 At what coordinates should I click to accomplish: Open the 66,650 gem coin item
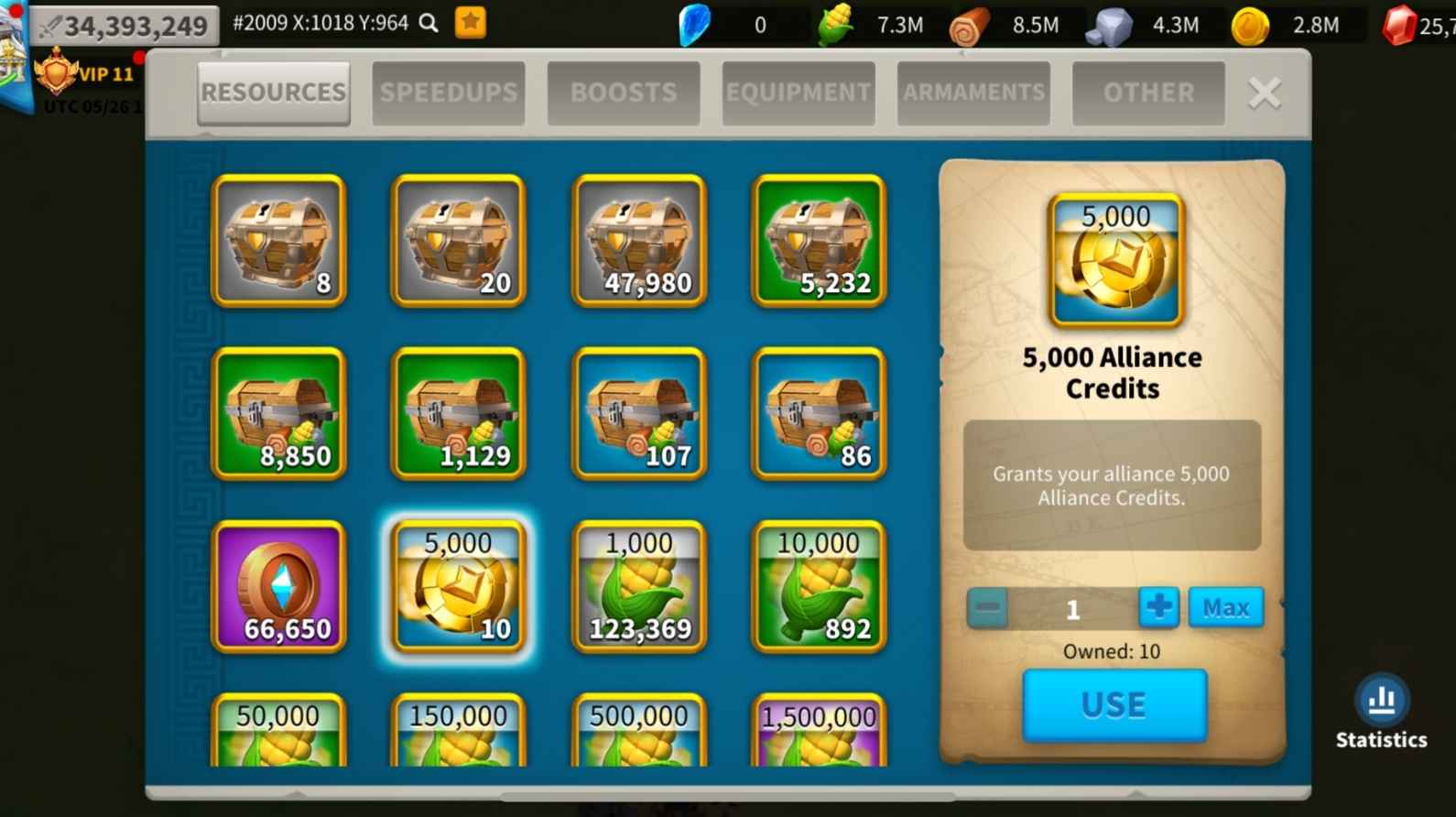pyautogui.click(x=277, y=587)
